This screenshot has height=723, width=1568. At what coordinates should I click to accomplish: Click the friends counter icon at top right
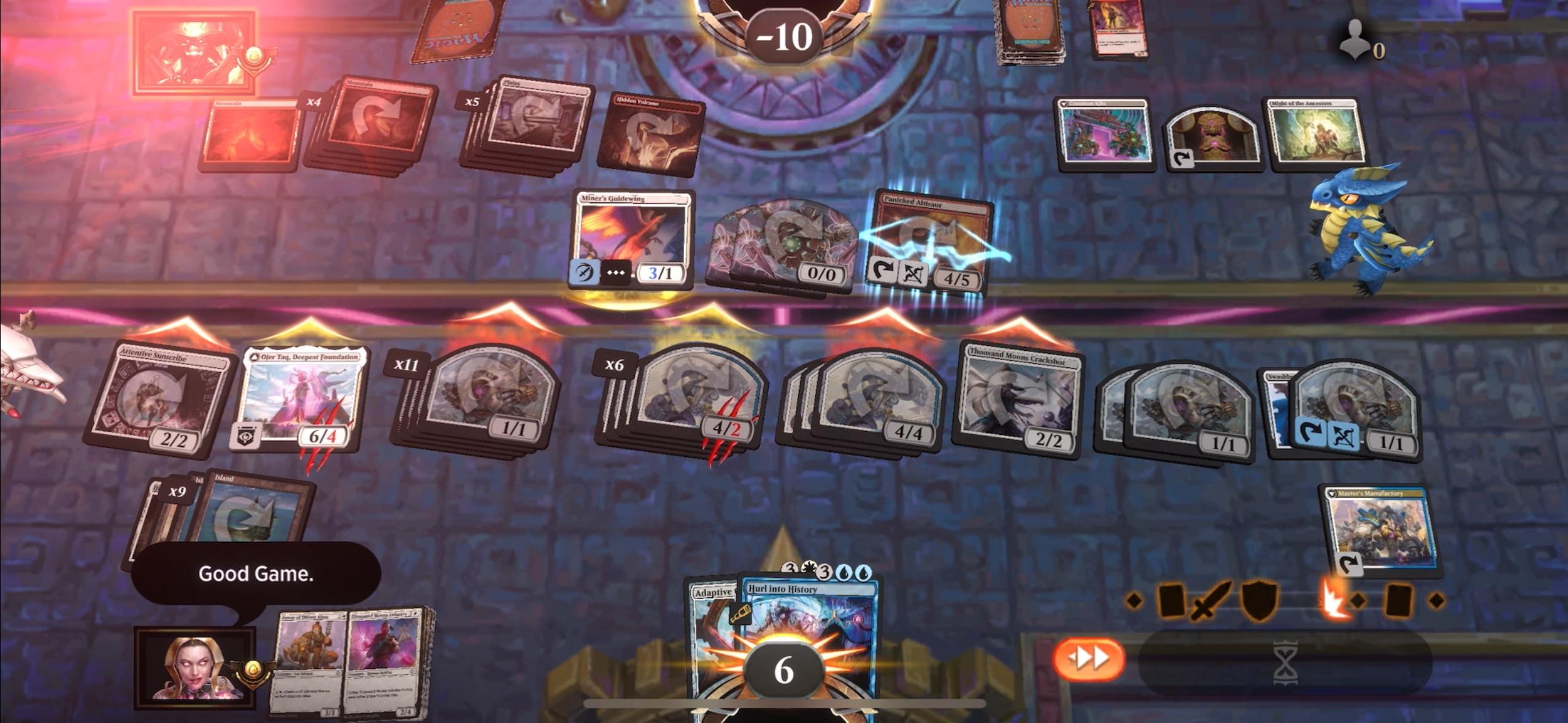[1356, 38]
